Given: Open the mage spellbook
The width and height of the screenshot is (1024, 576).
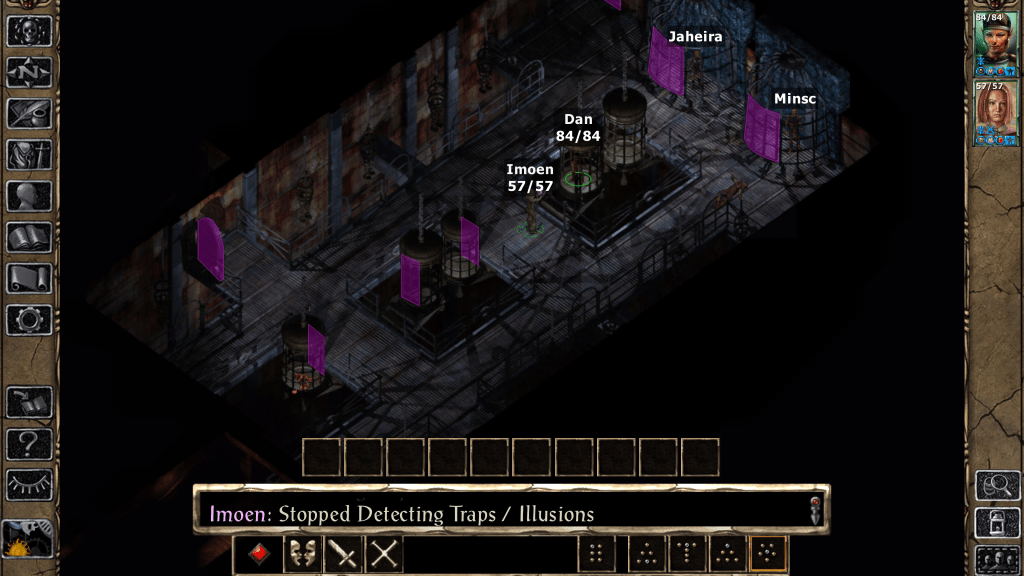Looking at the screenshot, I should pyautogui.click(x=29, y=237).
